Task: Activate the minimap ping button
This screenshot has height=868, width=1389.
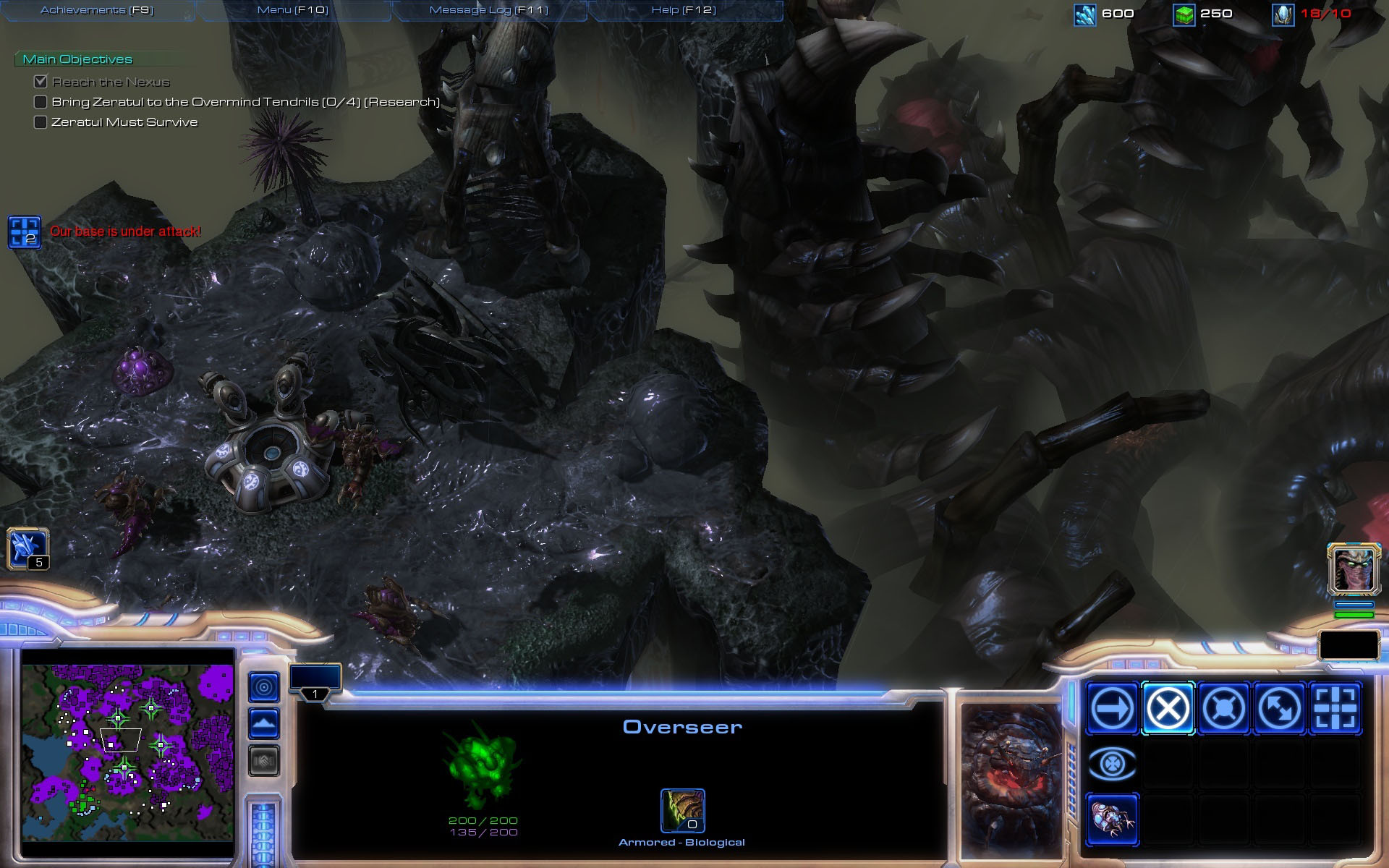Action: (263, 686)
